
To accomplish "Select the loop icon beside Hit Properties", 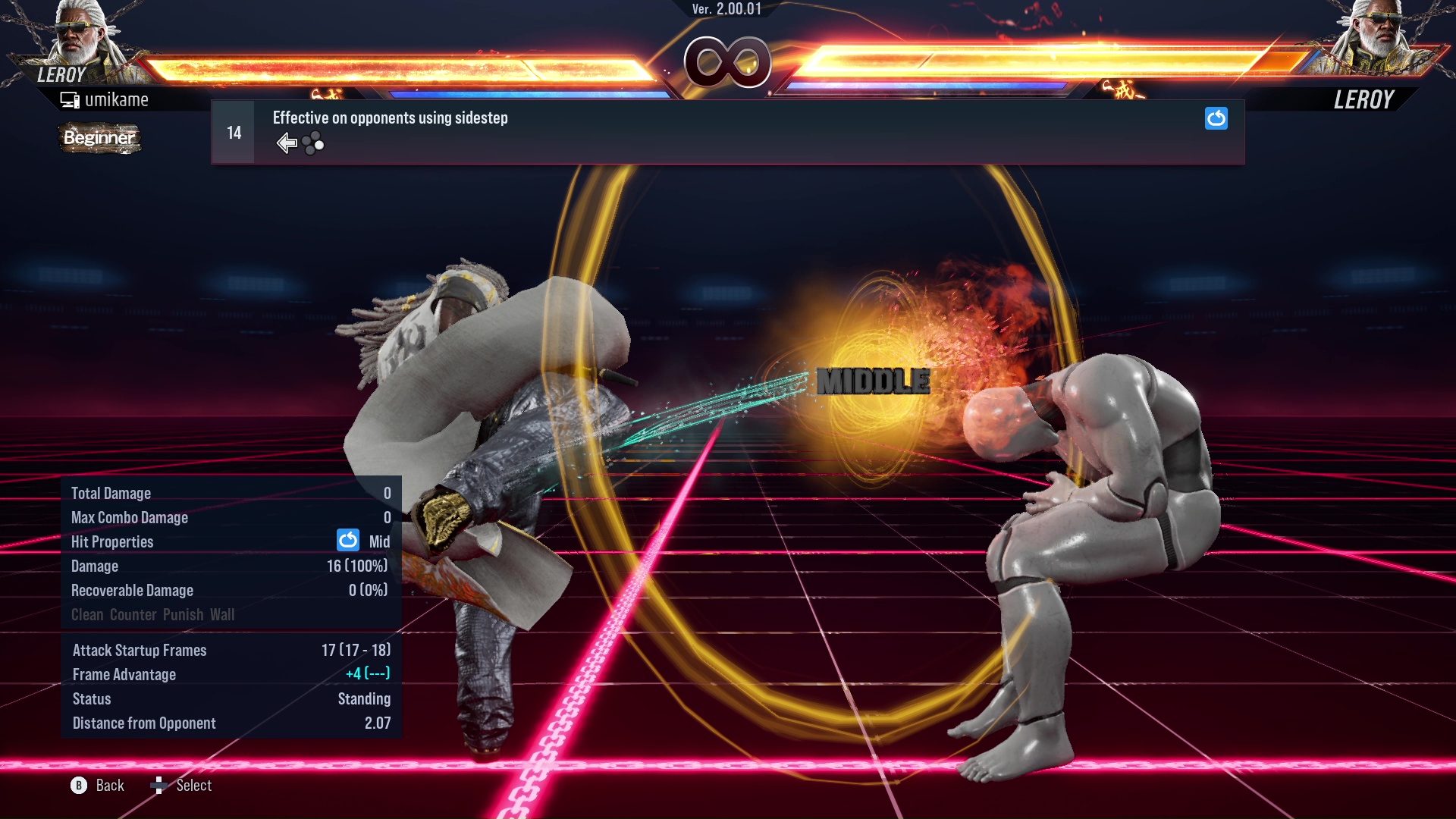I will tap(347, 541).
